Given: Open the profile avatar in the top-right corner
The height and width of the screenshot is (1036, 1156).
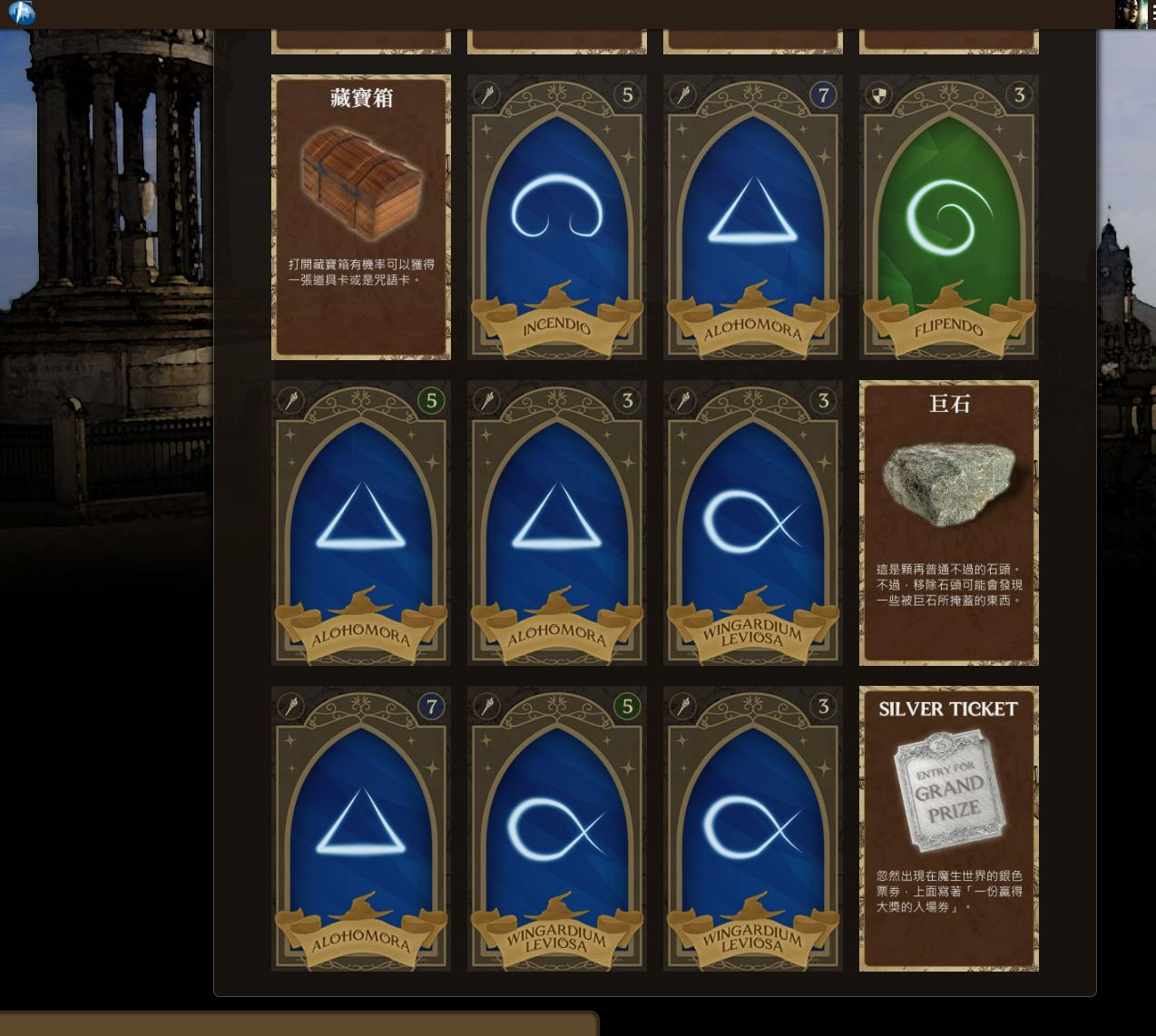Looking at the screenshot, I should [x=1131, y=14].
